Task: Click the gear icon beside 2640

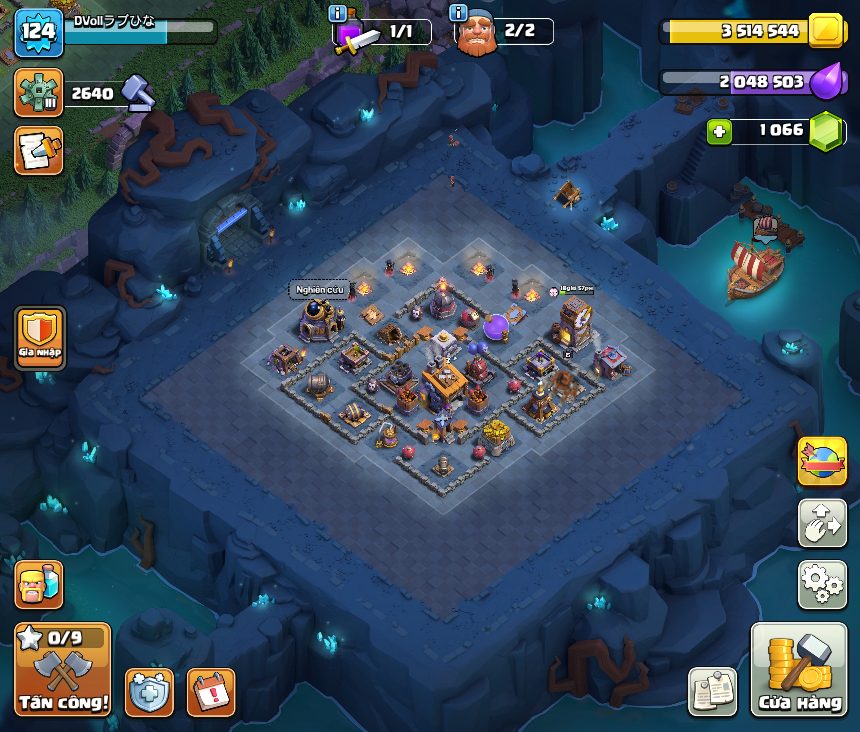Action: point(39,93)
